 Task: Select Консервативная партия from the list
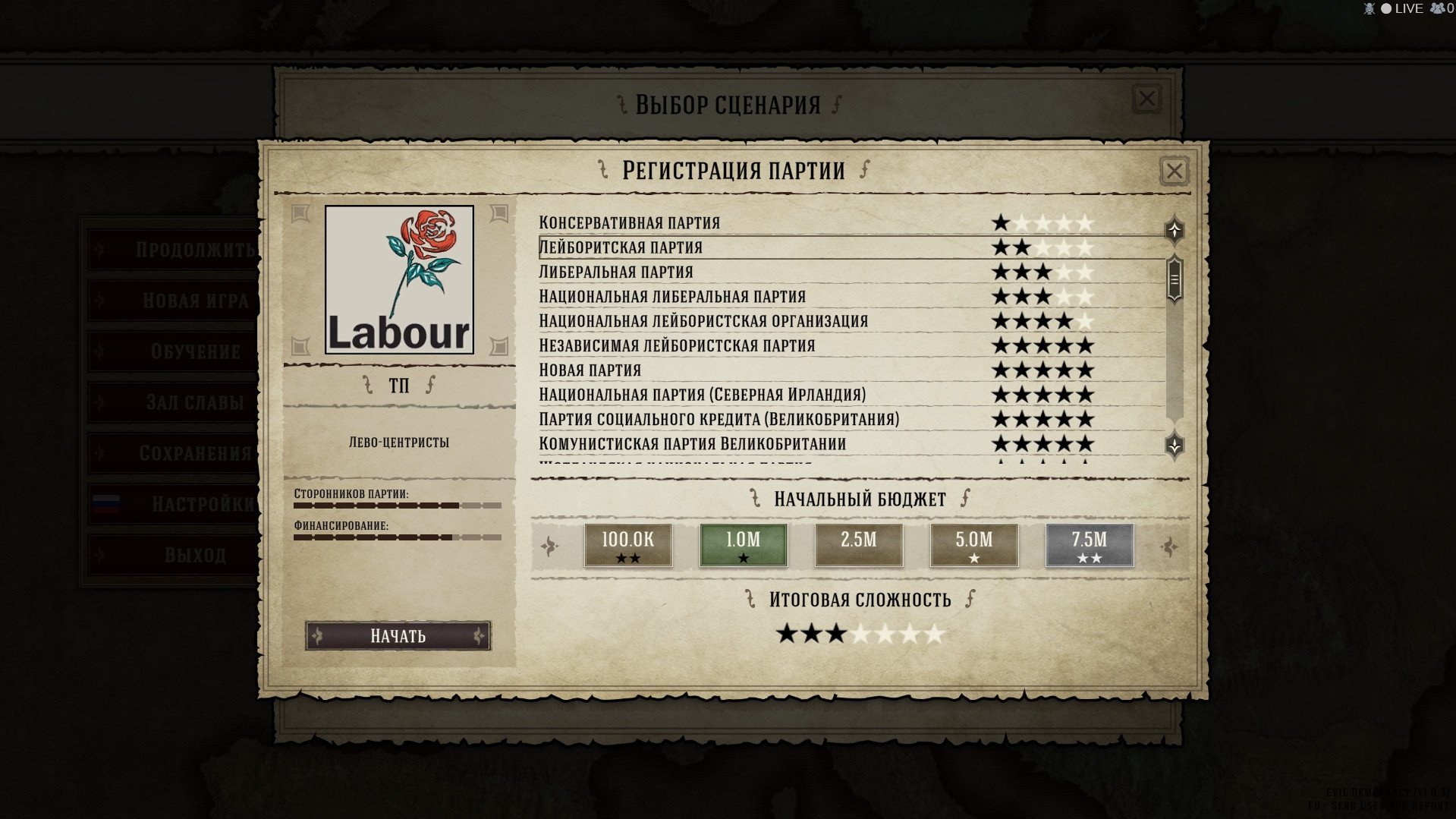(629, 223)
